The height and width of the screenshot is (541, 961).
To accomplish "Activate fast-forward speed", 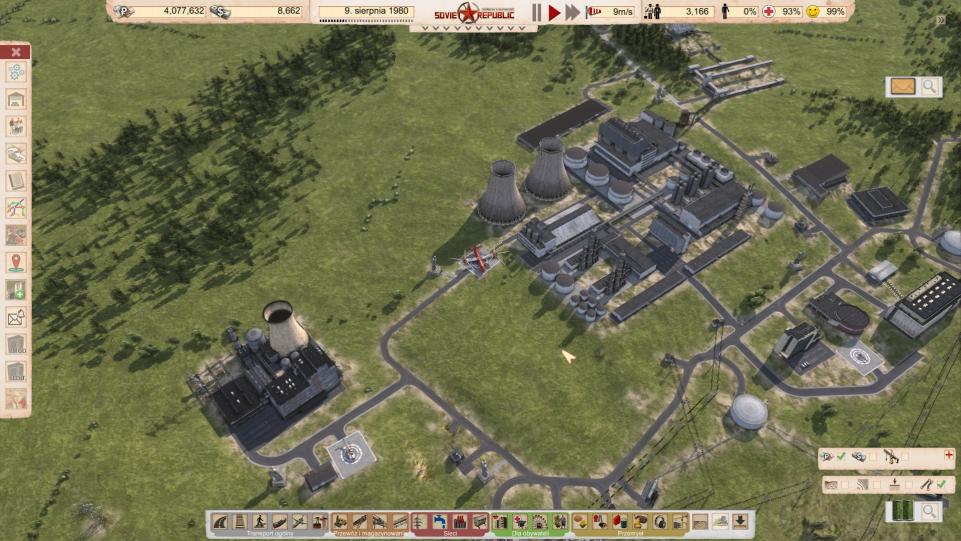I will click(x=572, y=12).
